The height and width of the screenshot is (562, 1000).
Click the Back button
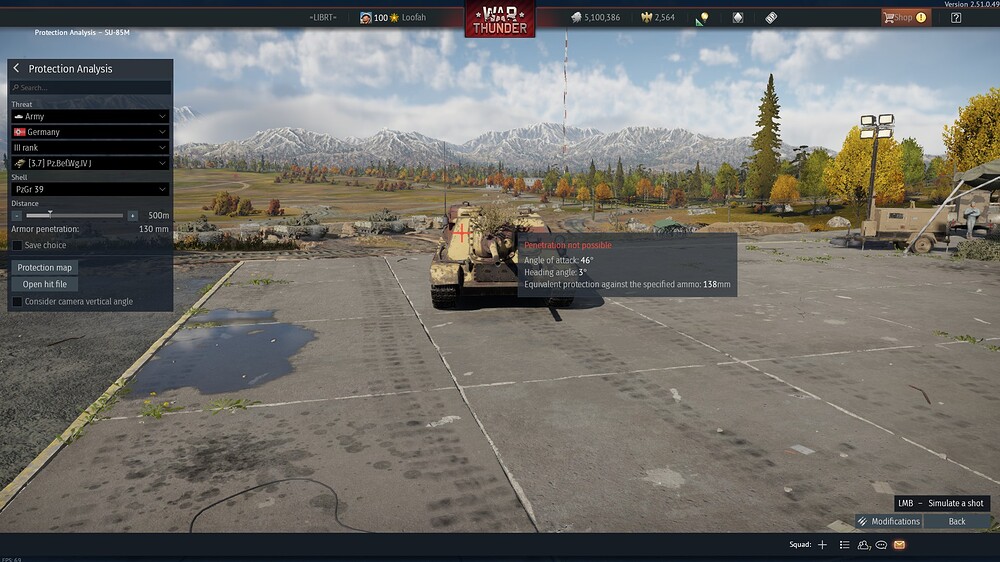(x=957, y=521)
